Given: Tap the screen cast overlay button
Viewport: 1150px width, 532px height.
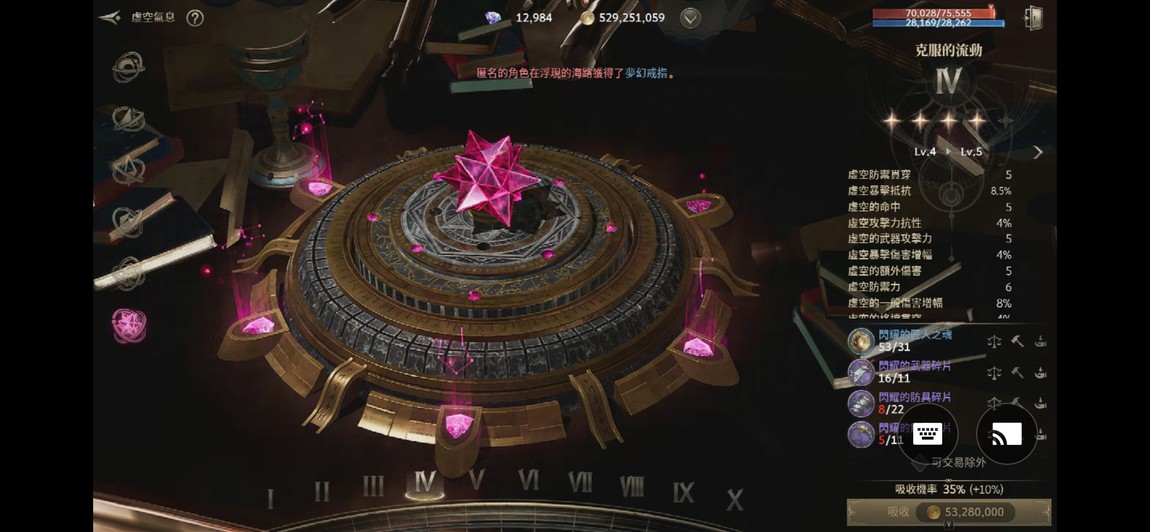Looking at the screenshot, I should click(1006, 433).
